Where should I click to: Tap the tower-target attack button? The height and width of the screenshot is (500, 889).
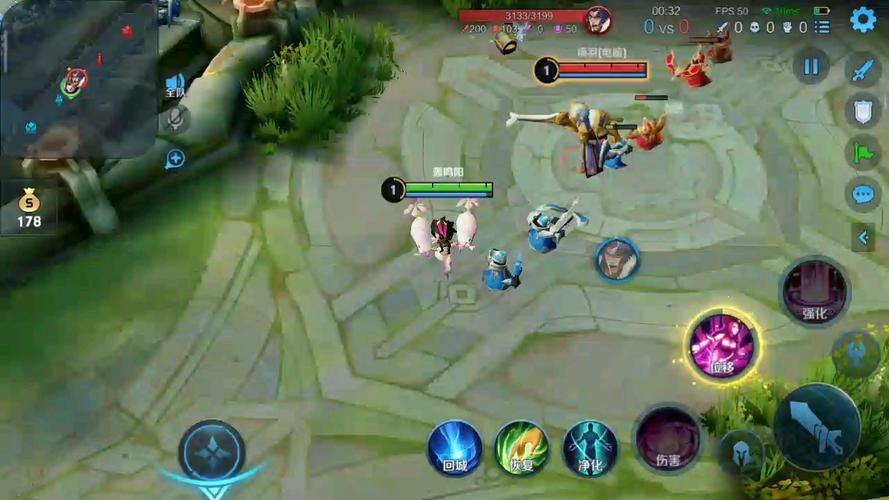[x=857, y=353]
